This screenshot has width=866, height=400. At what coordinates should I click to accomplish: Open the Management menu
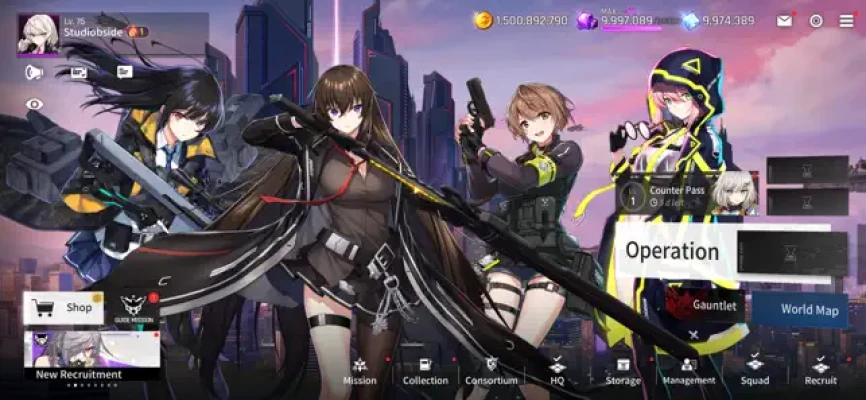coord(688,371)
